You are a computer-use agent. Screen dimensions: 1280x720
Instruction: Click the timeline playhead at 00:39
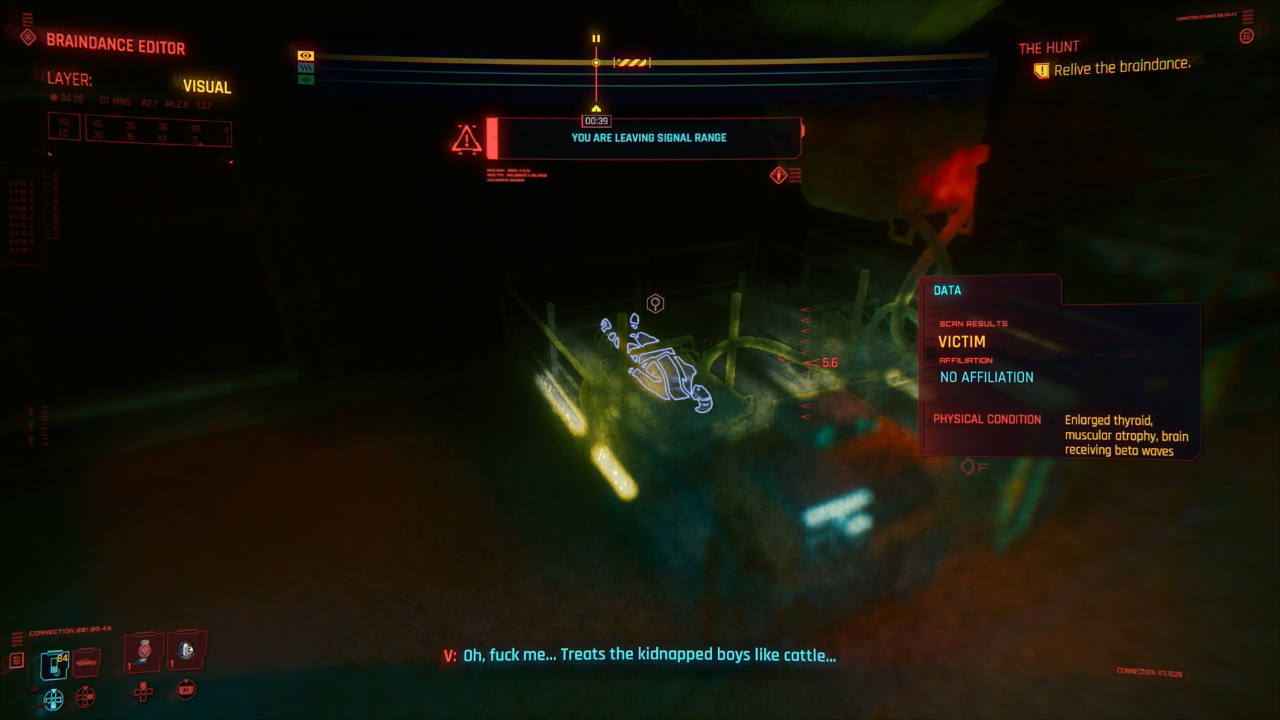click(596, 62)
